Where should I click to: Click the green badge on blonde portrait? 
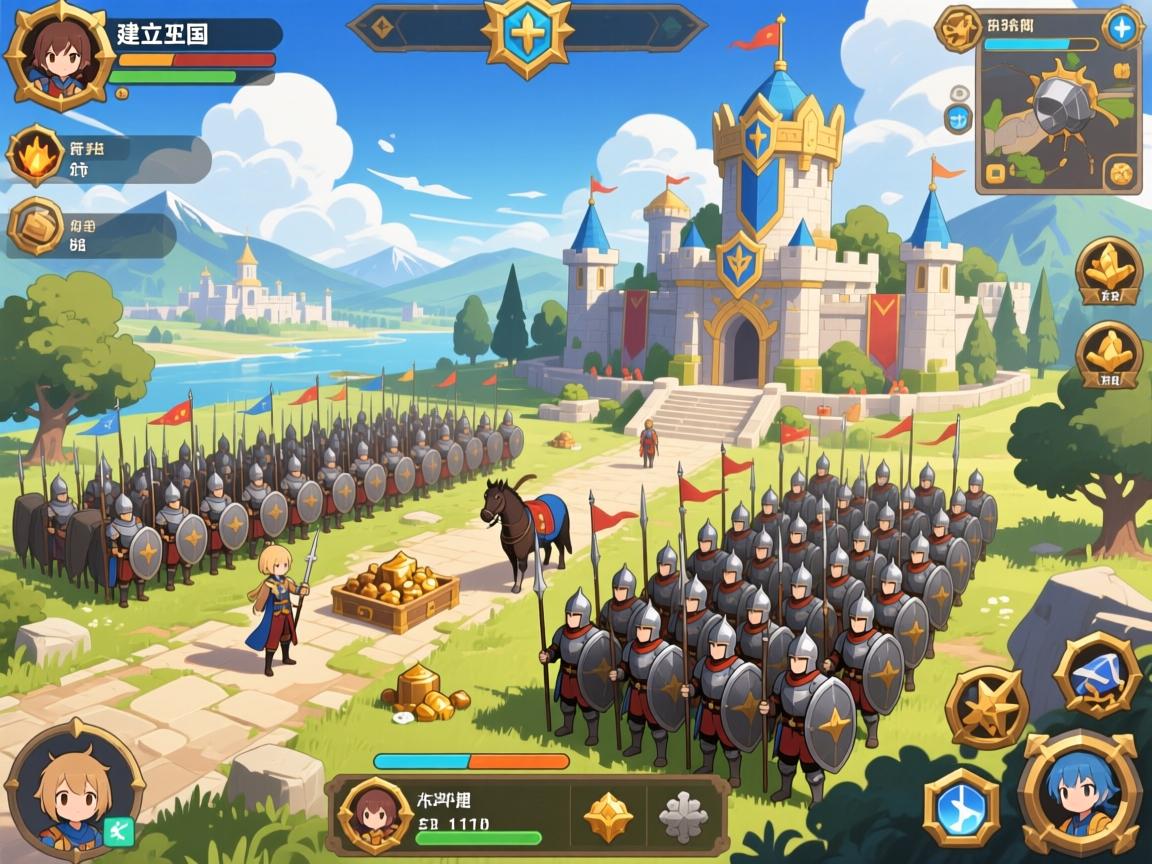(x=115, y=829)
